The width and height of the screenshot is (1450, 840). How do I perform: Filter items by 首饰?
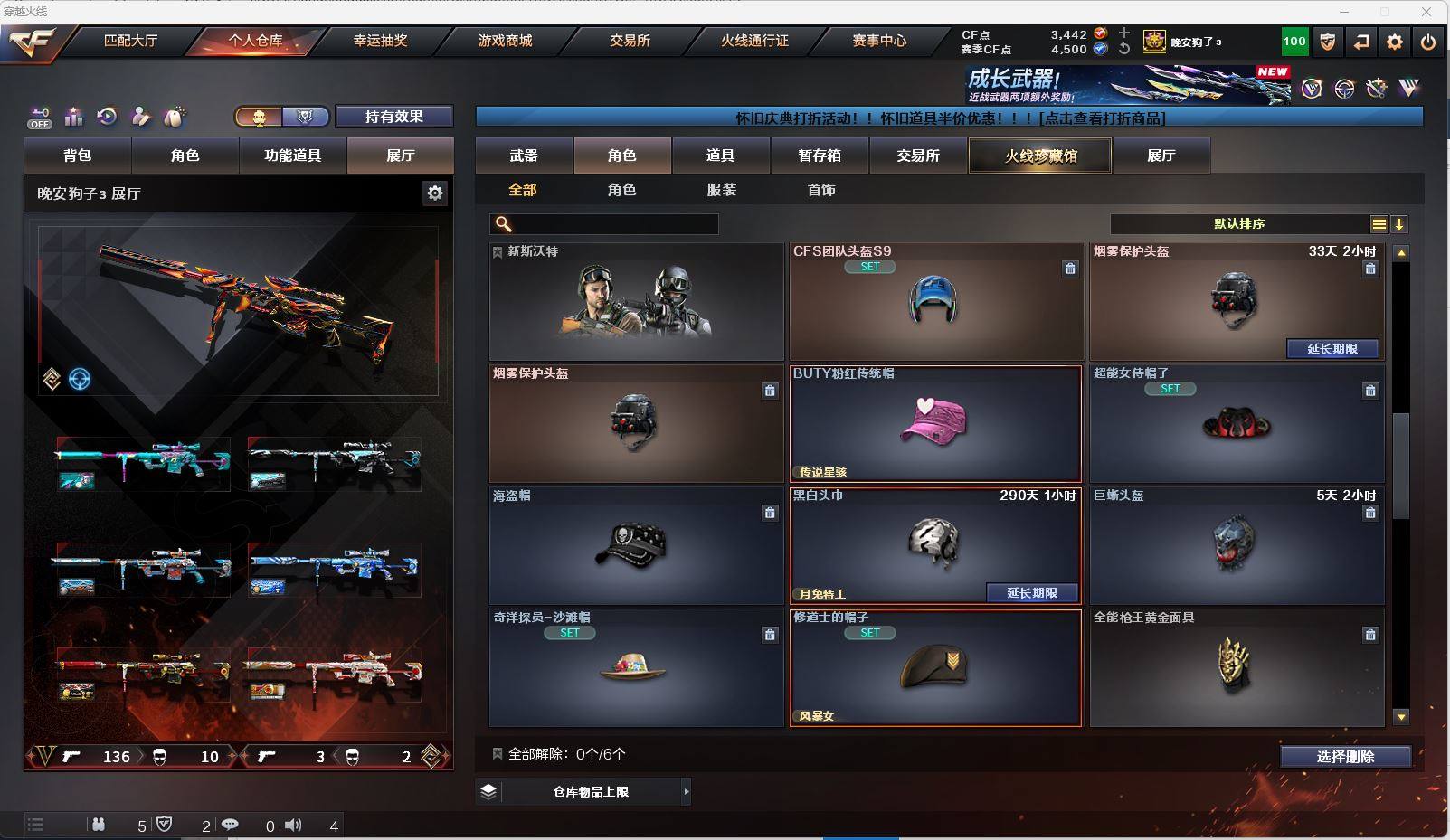(x=821, y=190)
